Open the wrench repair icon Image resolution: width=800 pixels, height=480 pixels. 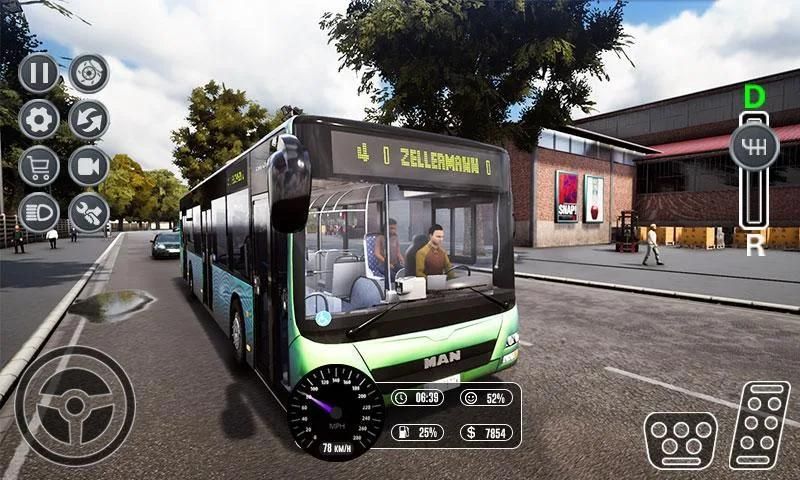89,212
